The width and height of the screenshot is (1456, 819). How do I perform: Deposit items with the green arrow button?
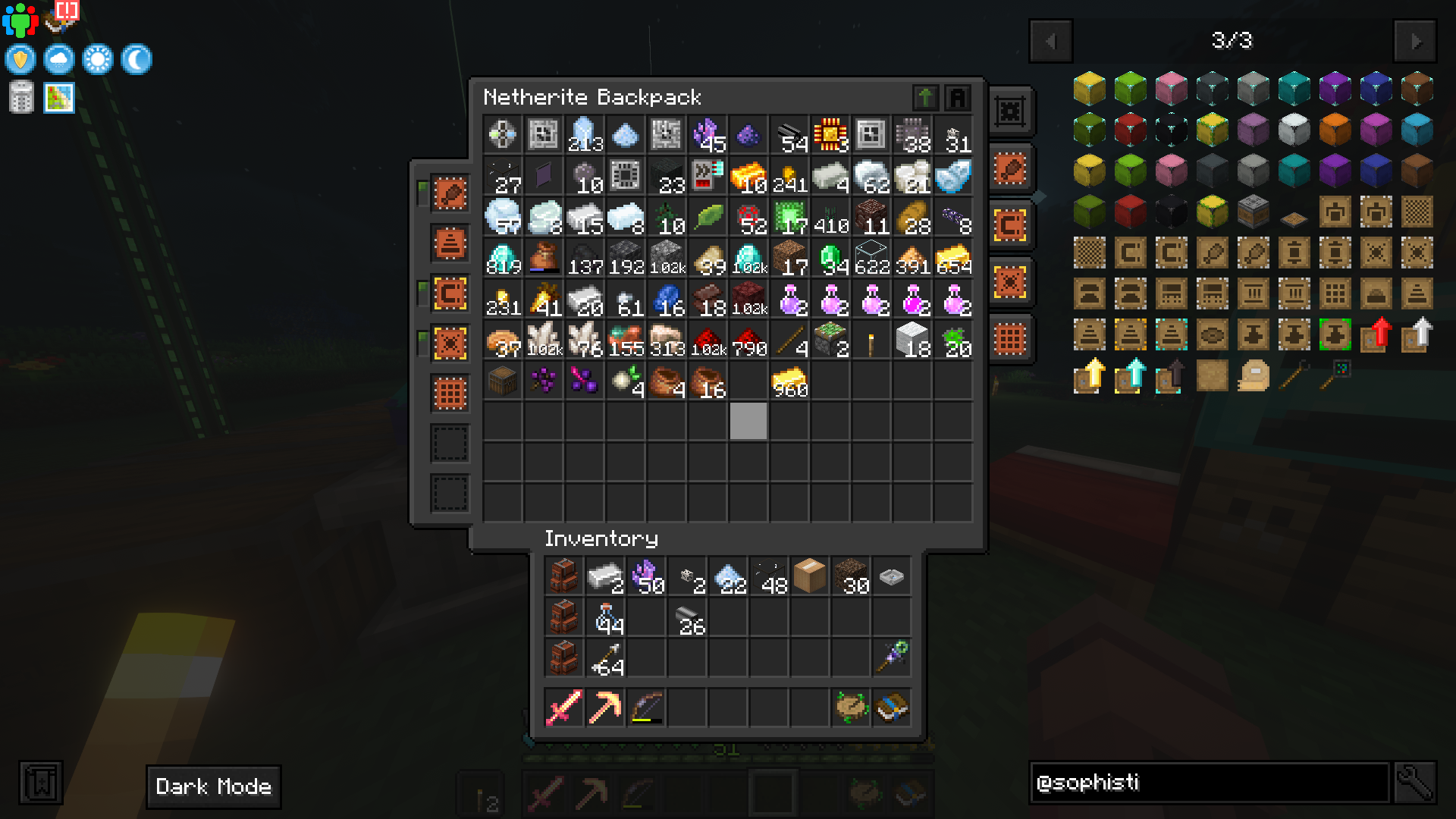[925, 97]
